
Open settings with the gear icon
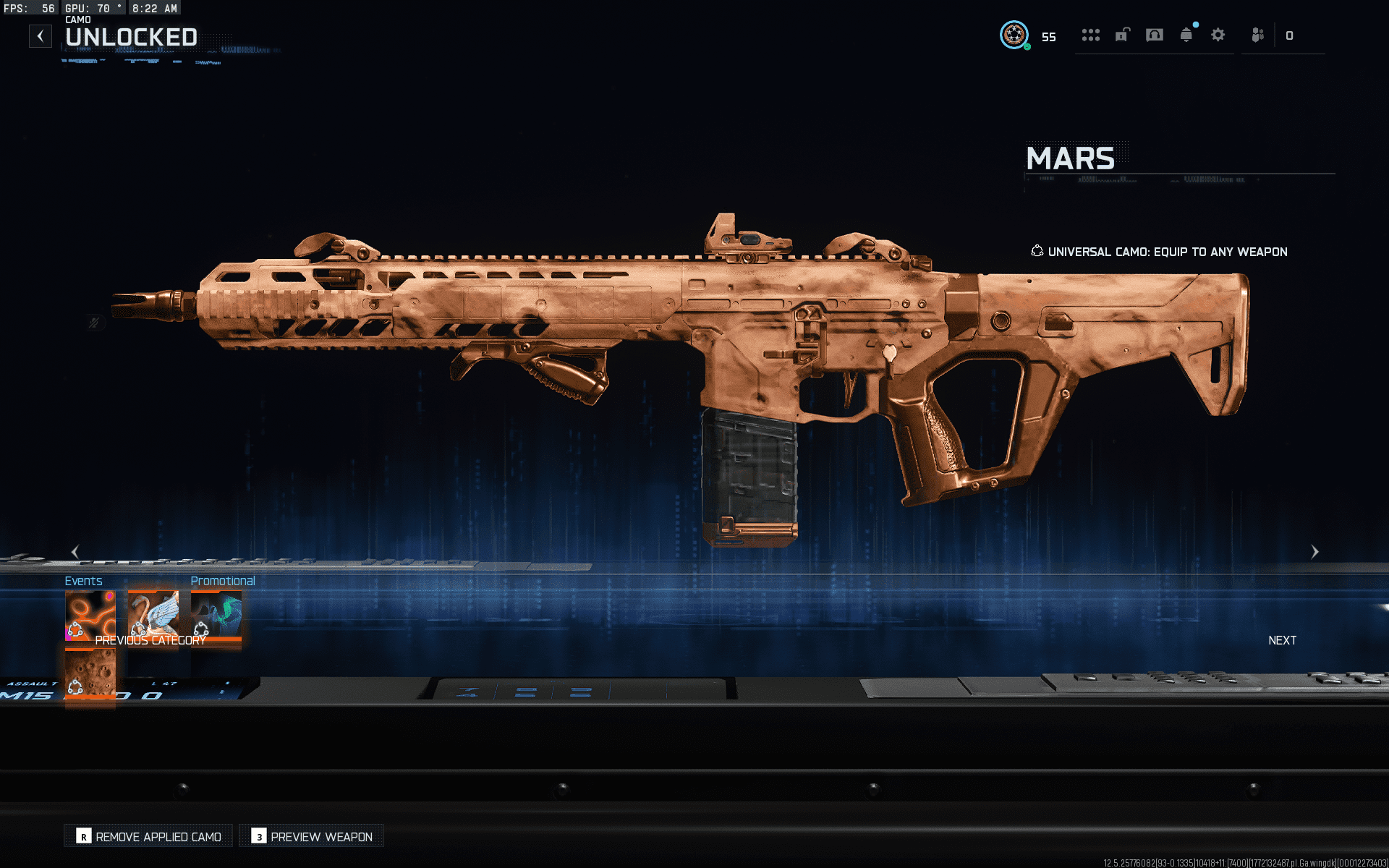point(1218,35)
